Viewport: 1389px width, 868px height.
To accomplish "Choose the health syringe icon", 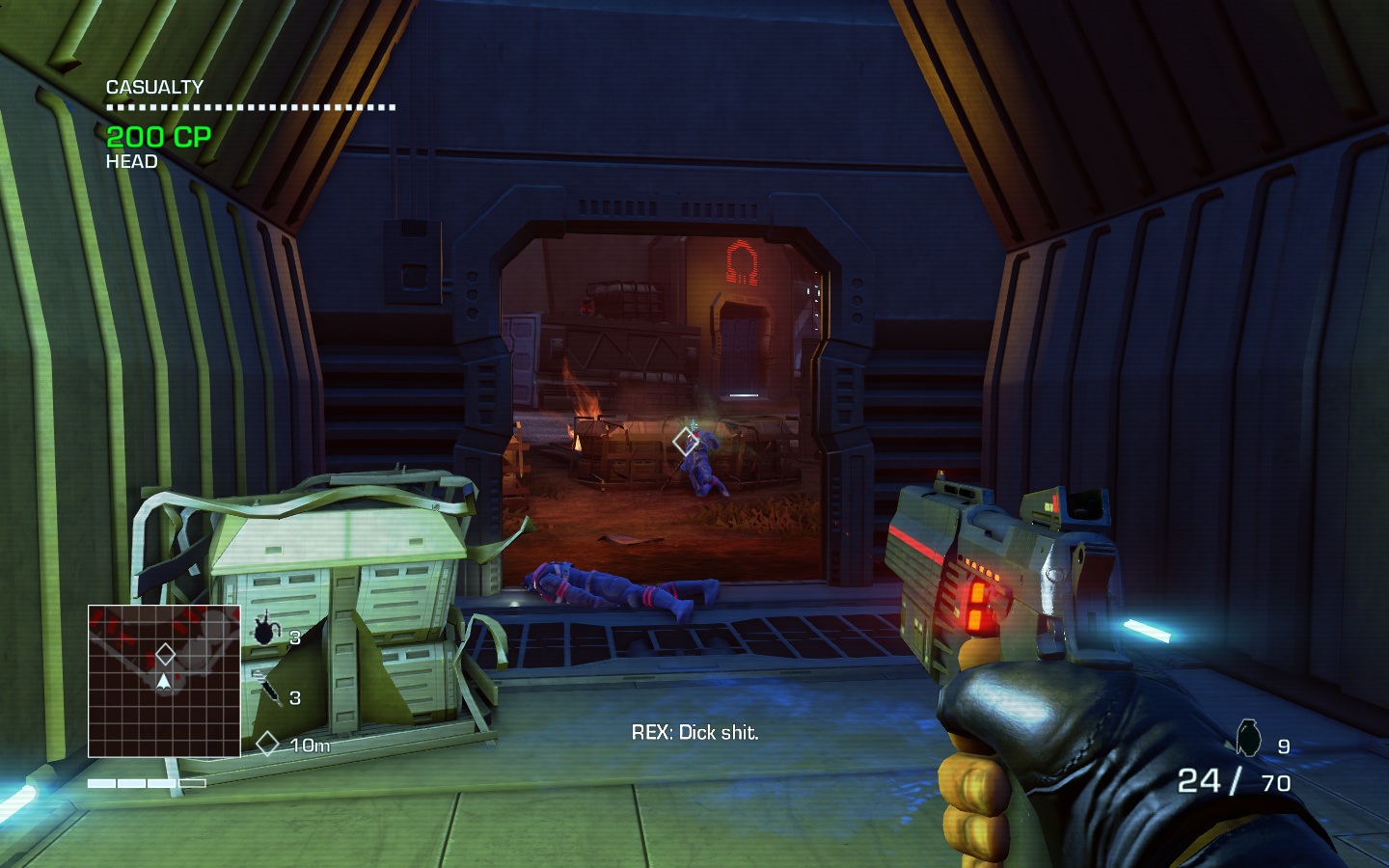I will pyautogui.click(x=267, y=689).
